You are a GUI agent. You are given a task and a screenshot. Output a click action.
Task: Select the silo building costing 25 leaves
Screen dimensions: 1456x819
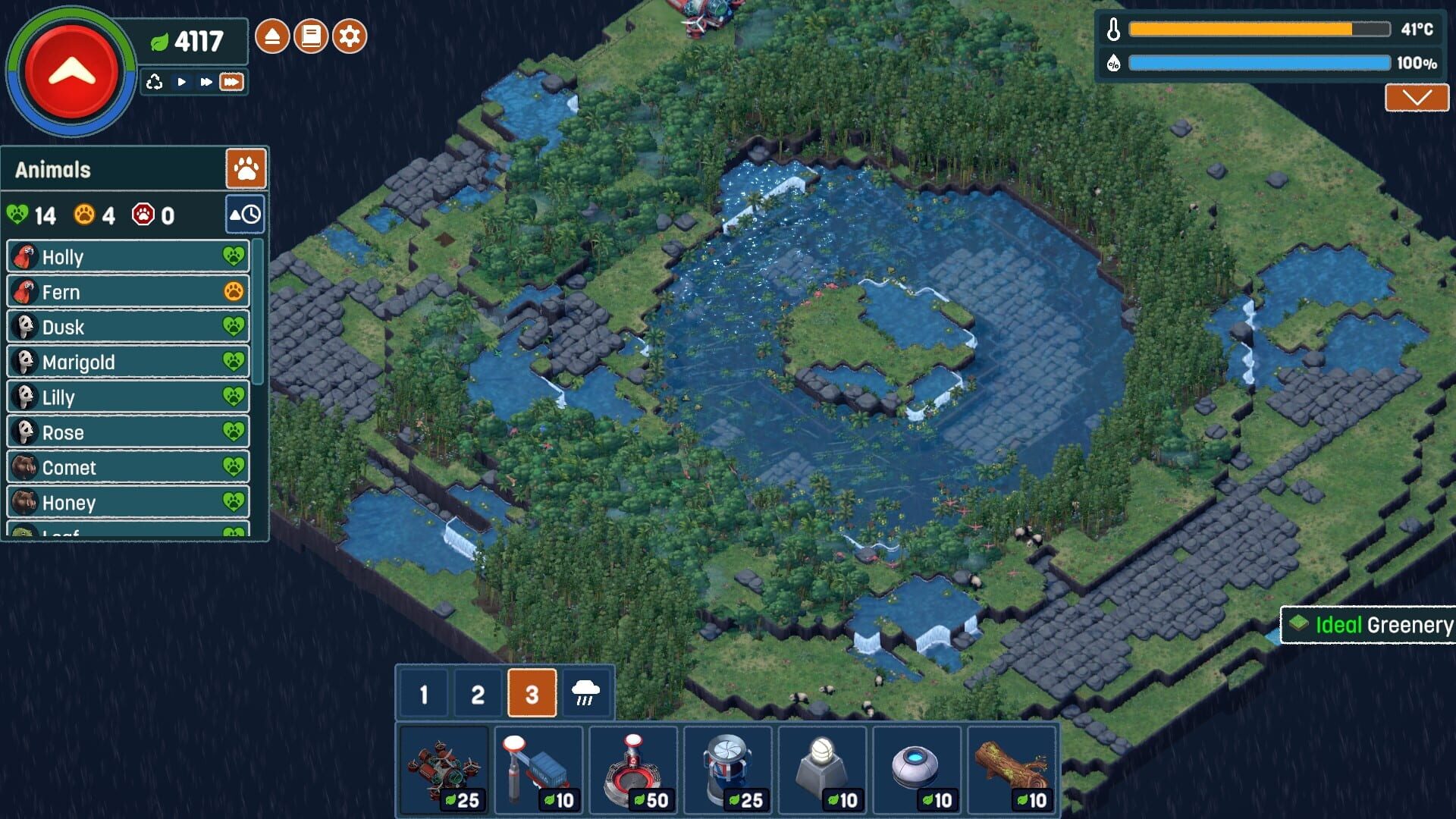[x=728, y=767]
